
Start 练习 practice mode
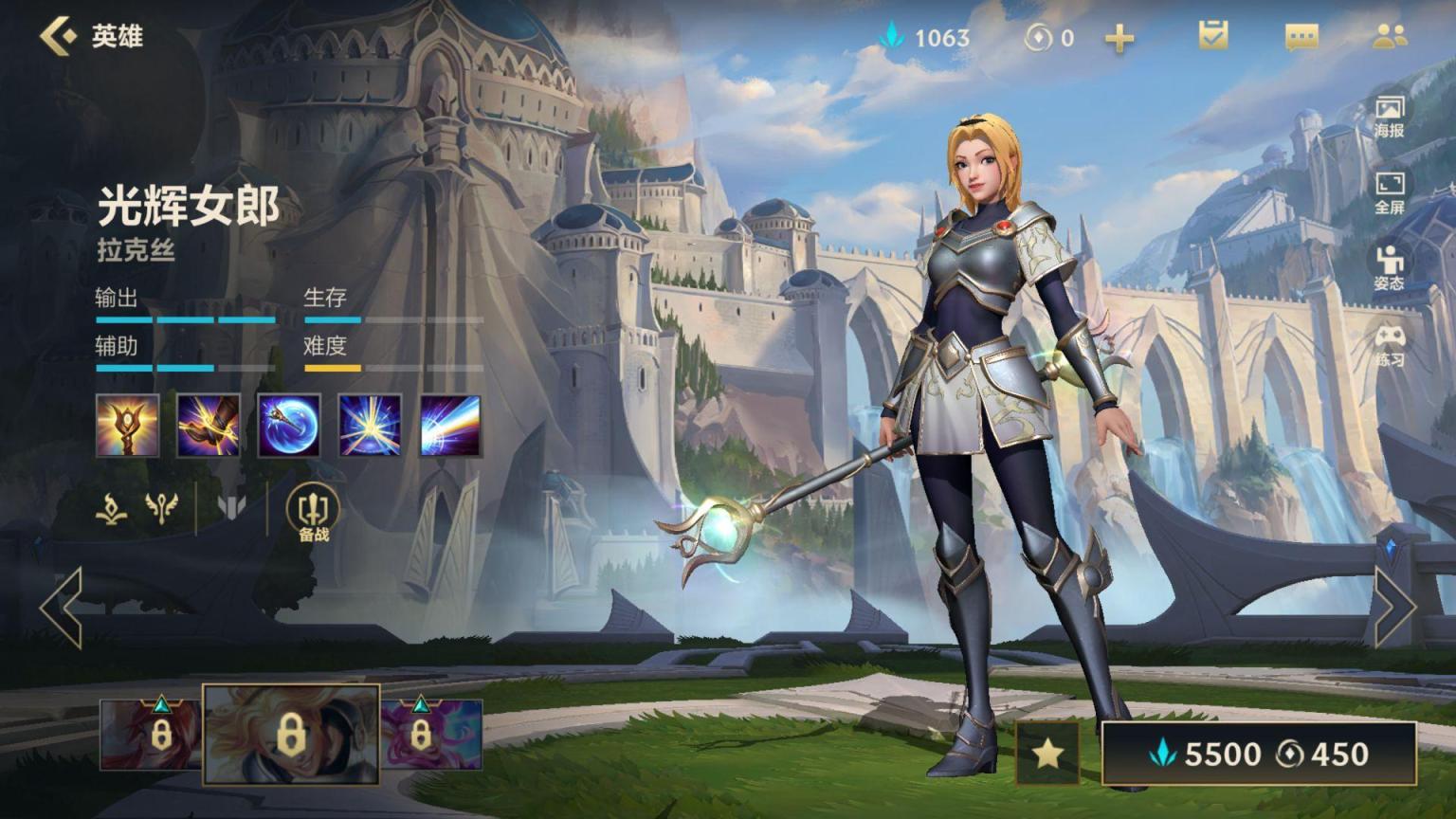coord(1389,345)
